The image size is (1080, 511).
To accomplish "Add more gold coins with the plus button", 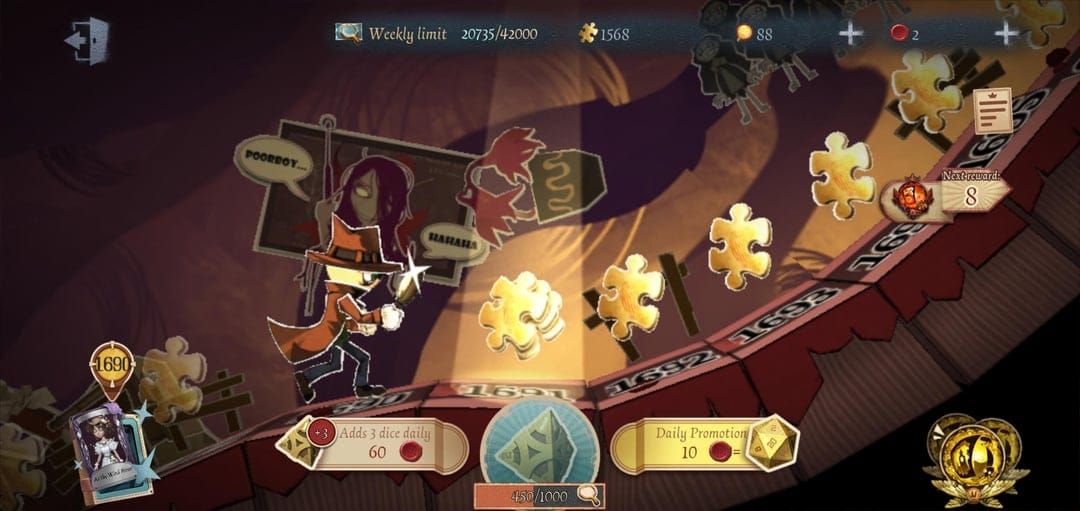I will click(x=850, y=33).
